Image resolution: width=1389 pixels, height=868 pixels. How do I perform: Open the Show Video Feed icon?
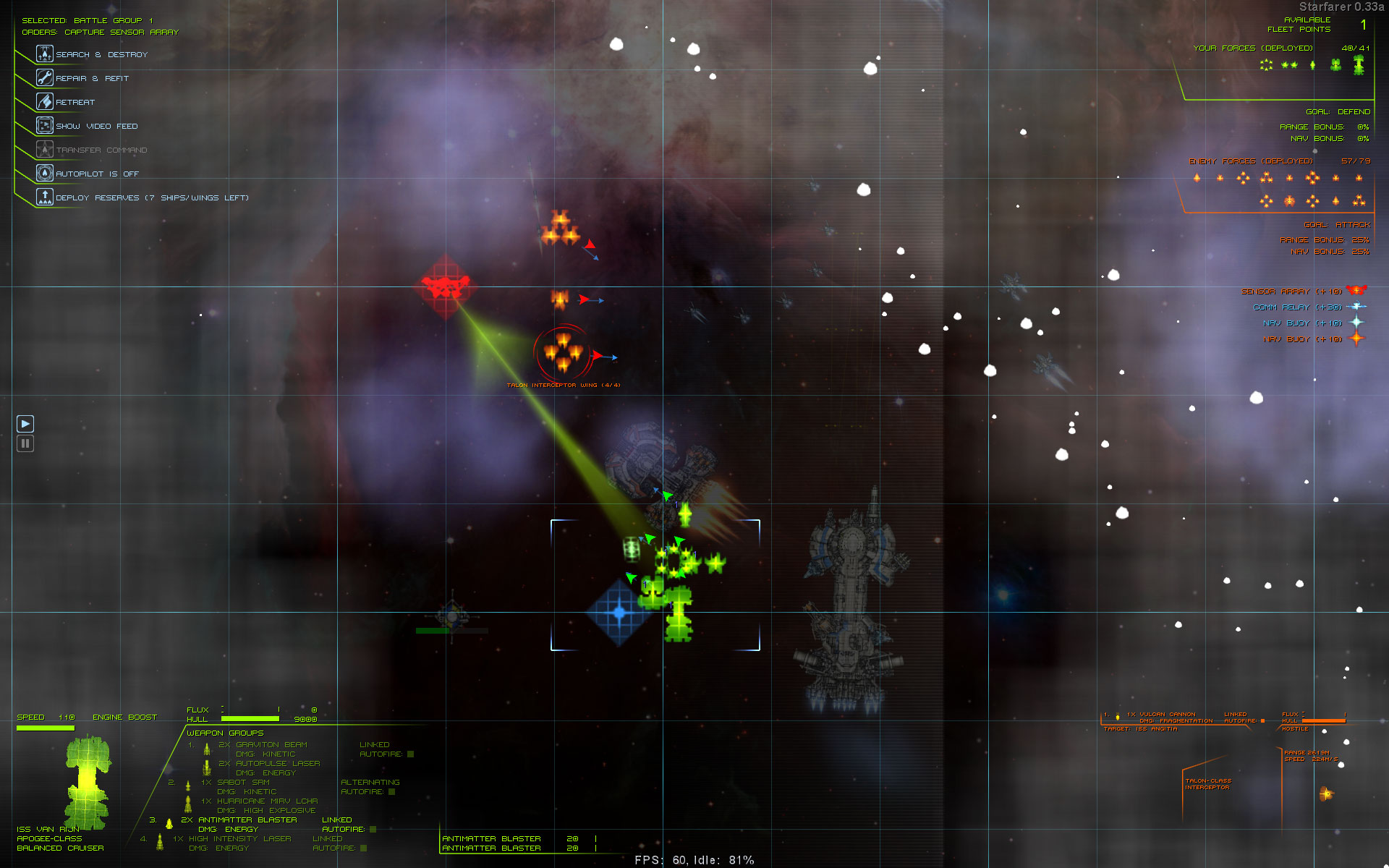(45, 125)
